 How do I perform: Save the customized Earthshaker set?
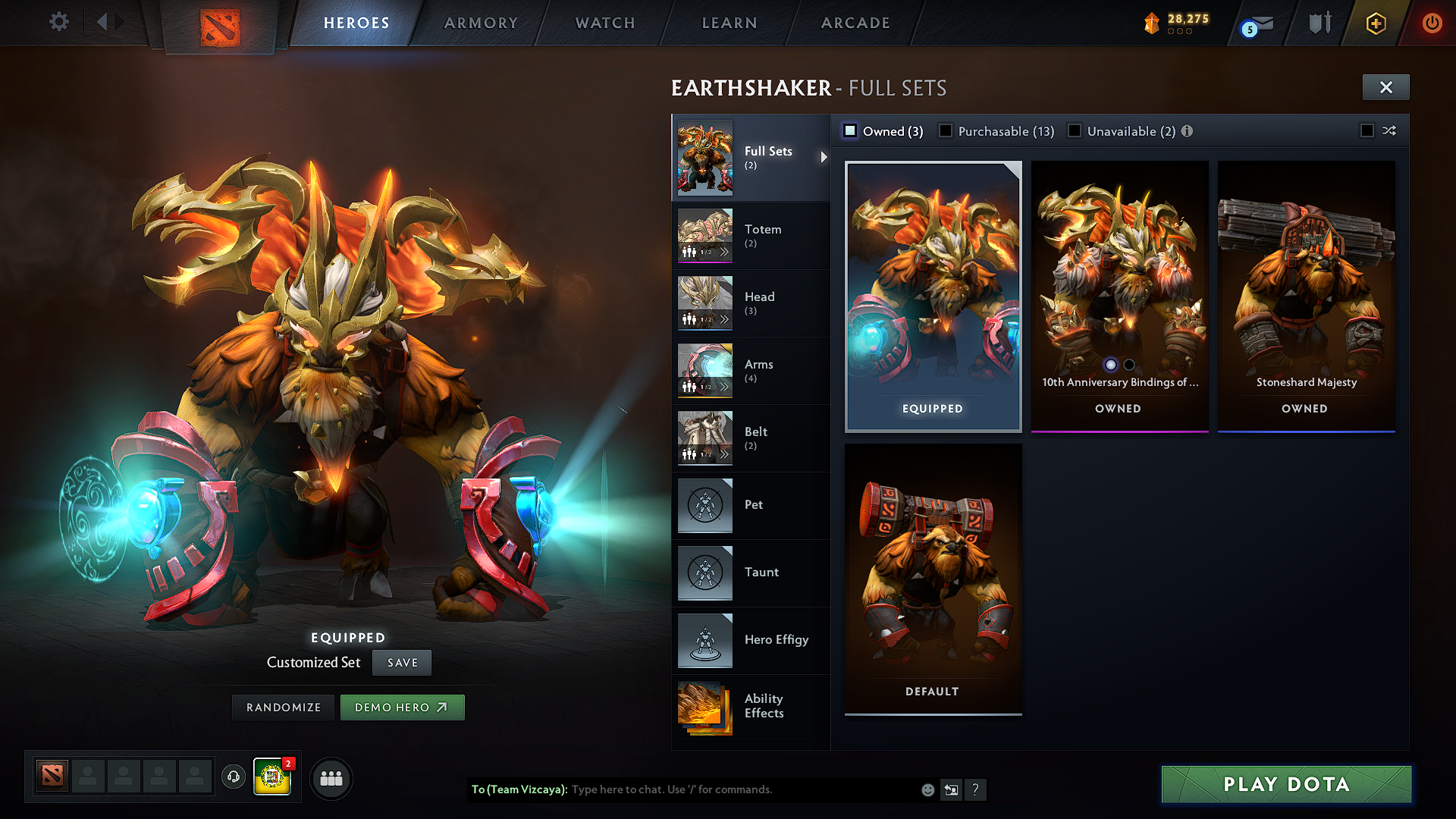point(401,662)
